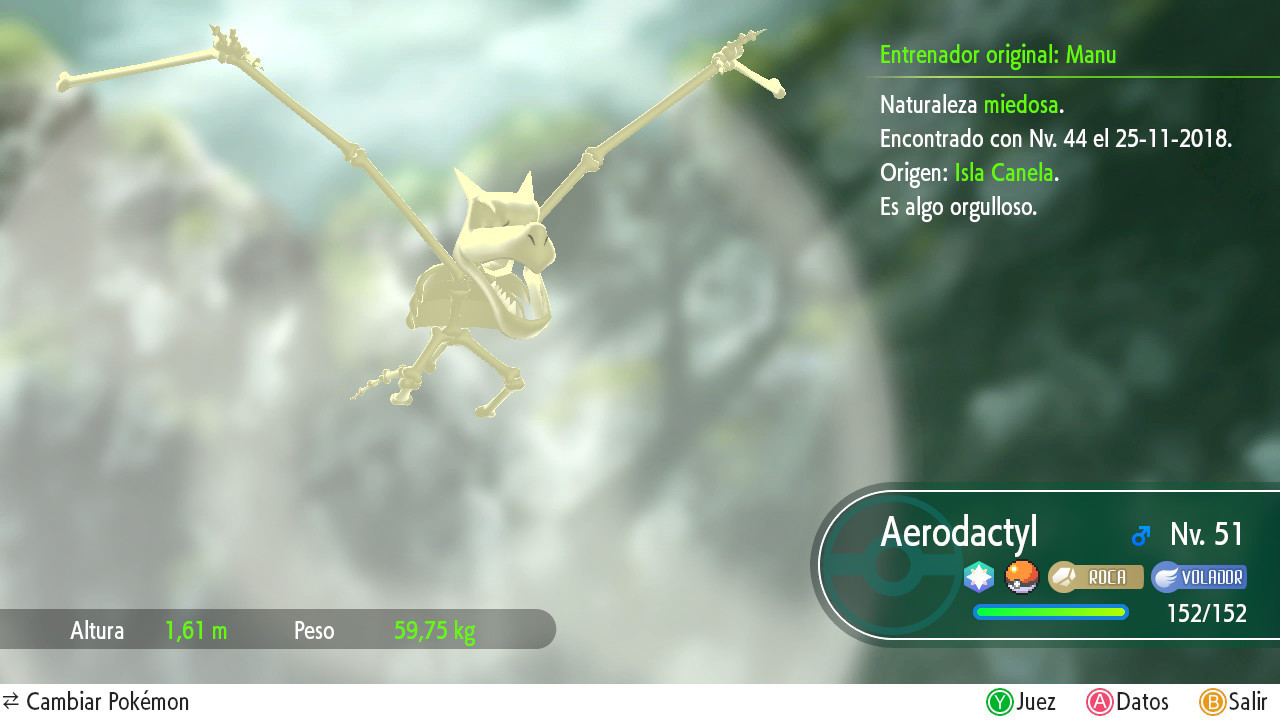Click the Poké Ball icon below Aerodactyl's name
Screen dimensions: 1280x720
(1021, 577)
